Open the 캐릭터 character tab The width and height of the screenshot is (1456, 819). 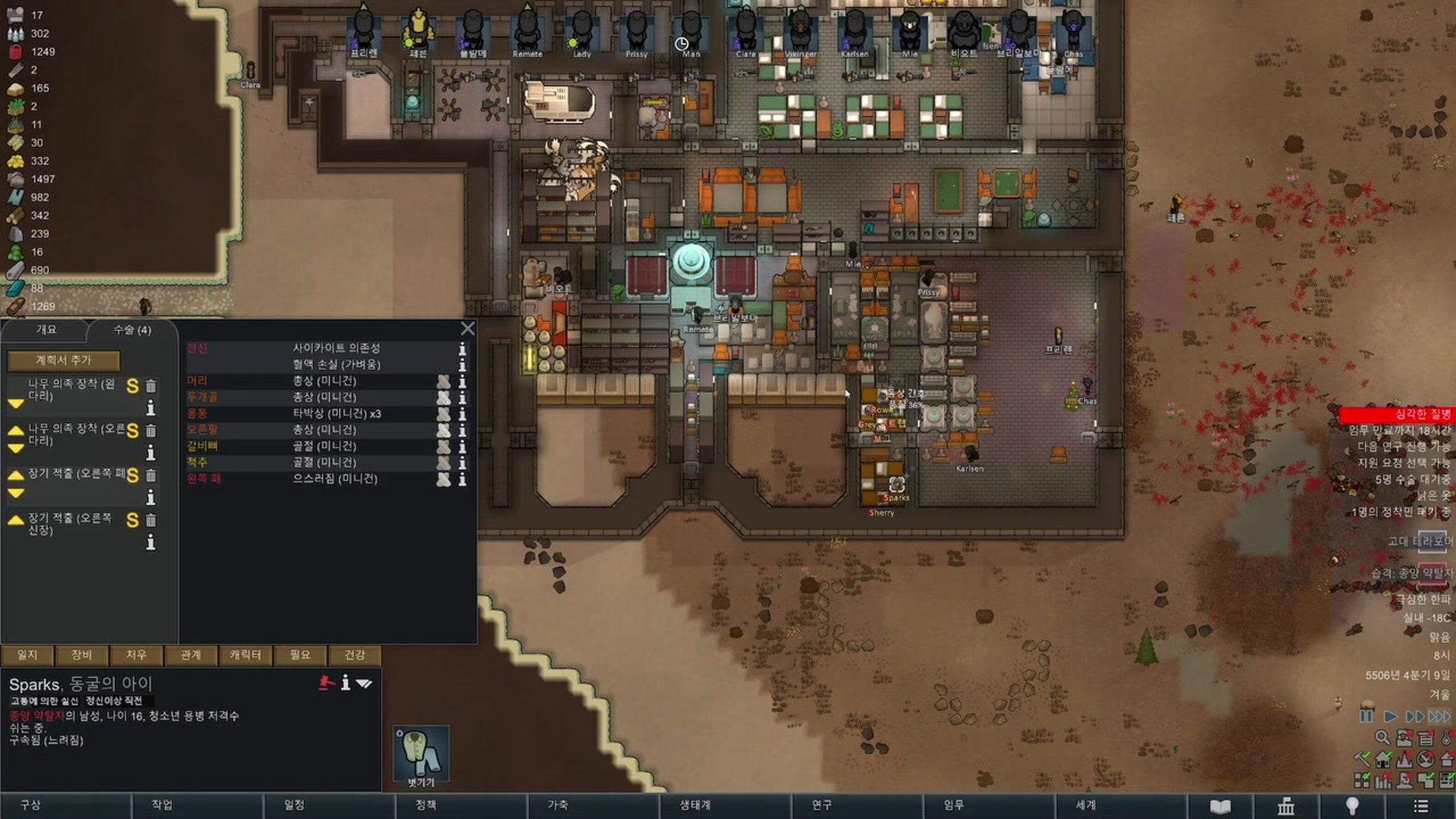pyautogui.click(x=245, y=655)
